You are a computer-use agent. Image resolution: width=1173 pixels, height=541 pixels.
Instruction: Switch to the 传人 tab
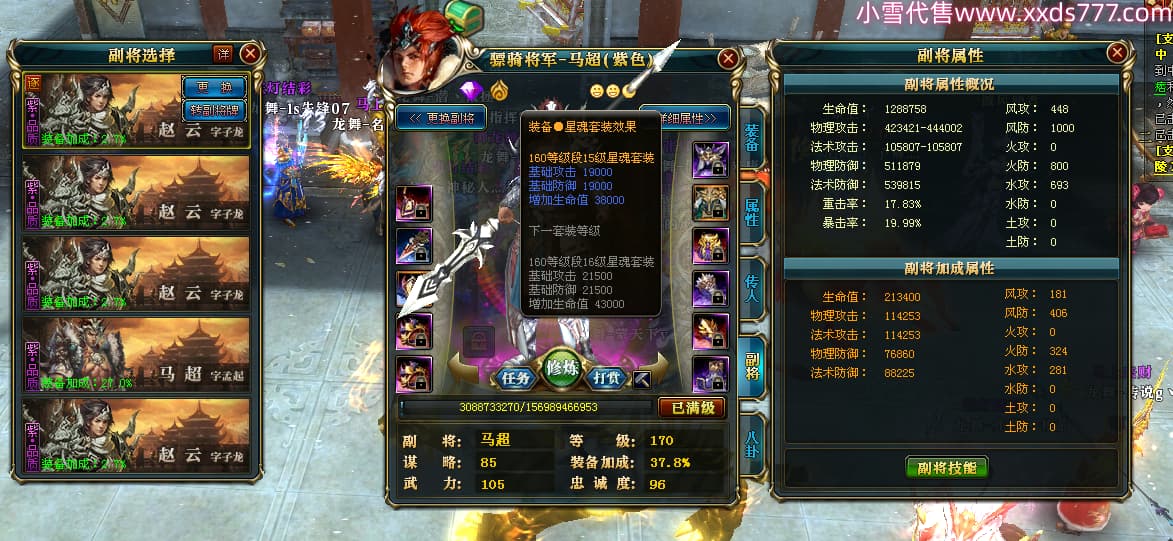(752, 290)
